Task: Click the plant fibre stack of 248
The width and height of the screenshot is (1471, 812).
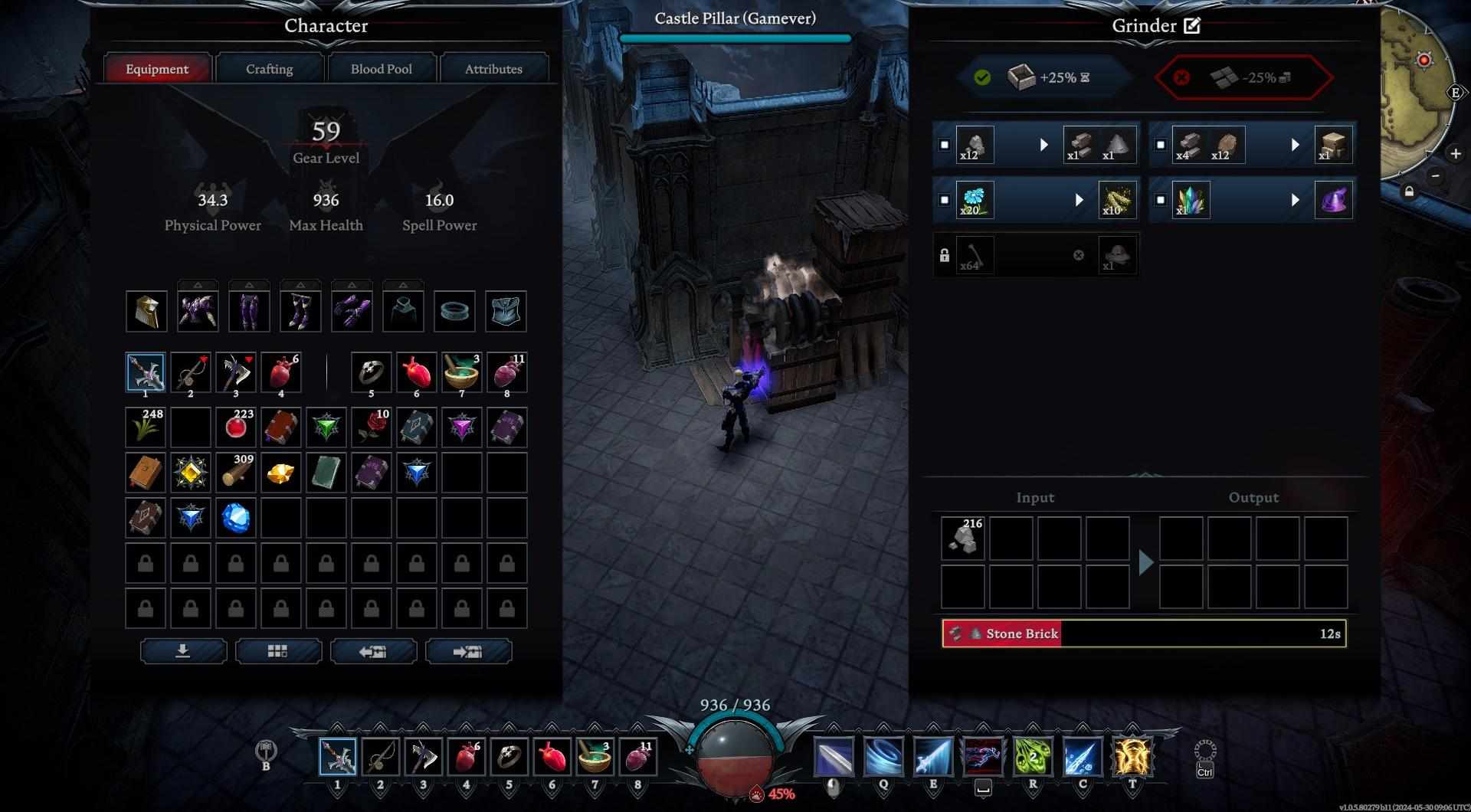Action: click(x=146, y=427)
